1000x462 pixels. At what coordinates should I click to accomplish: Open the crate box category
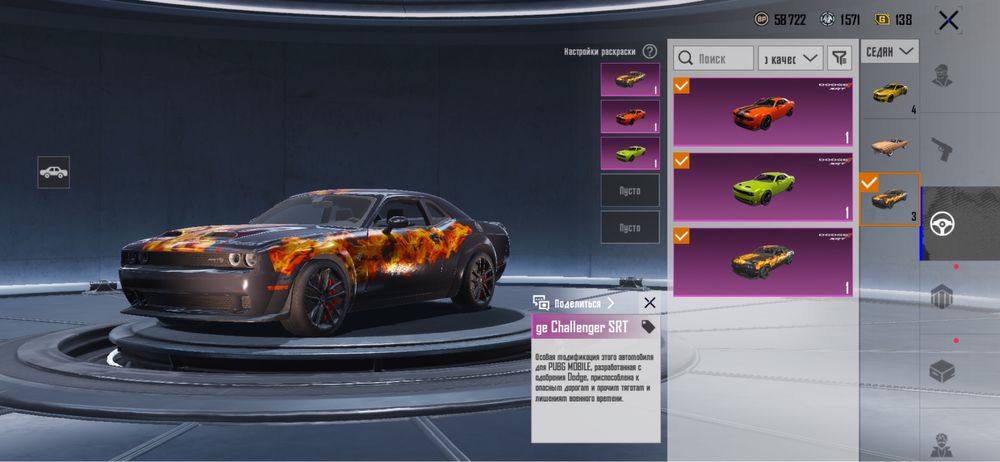pos(941,371)
